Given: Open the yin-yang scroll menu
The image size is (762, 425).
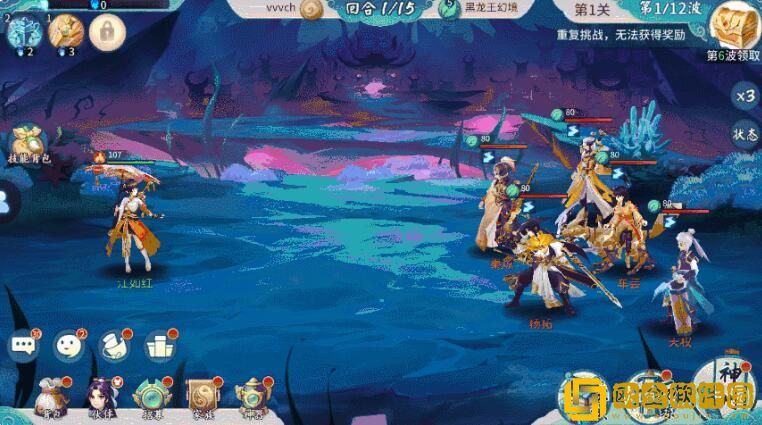Looking at the screenshot, I should click(201, 397).
